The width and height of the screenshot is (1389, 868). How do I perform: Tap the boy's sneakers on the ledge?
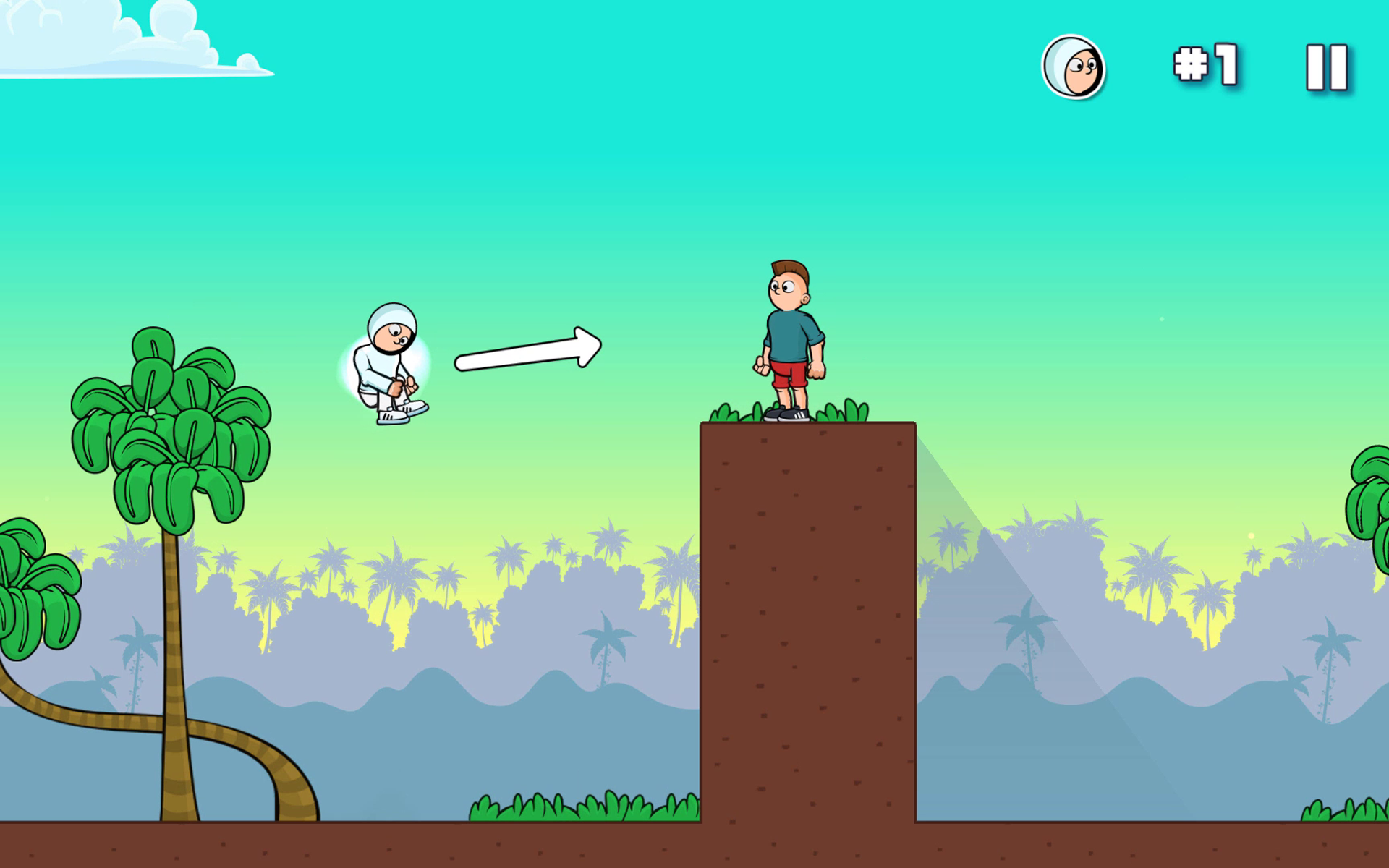789,414
